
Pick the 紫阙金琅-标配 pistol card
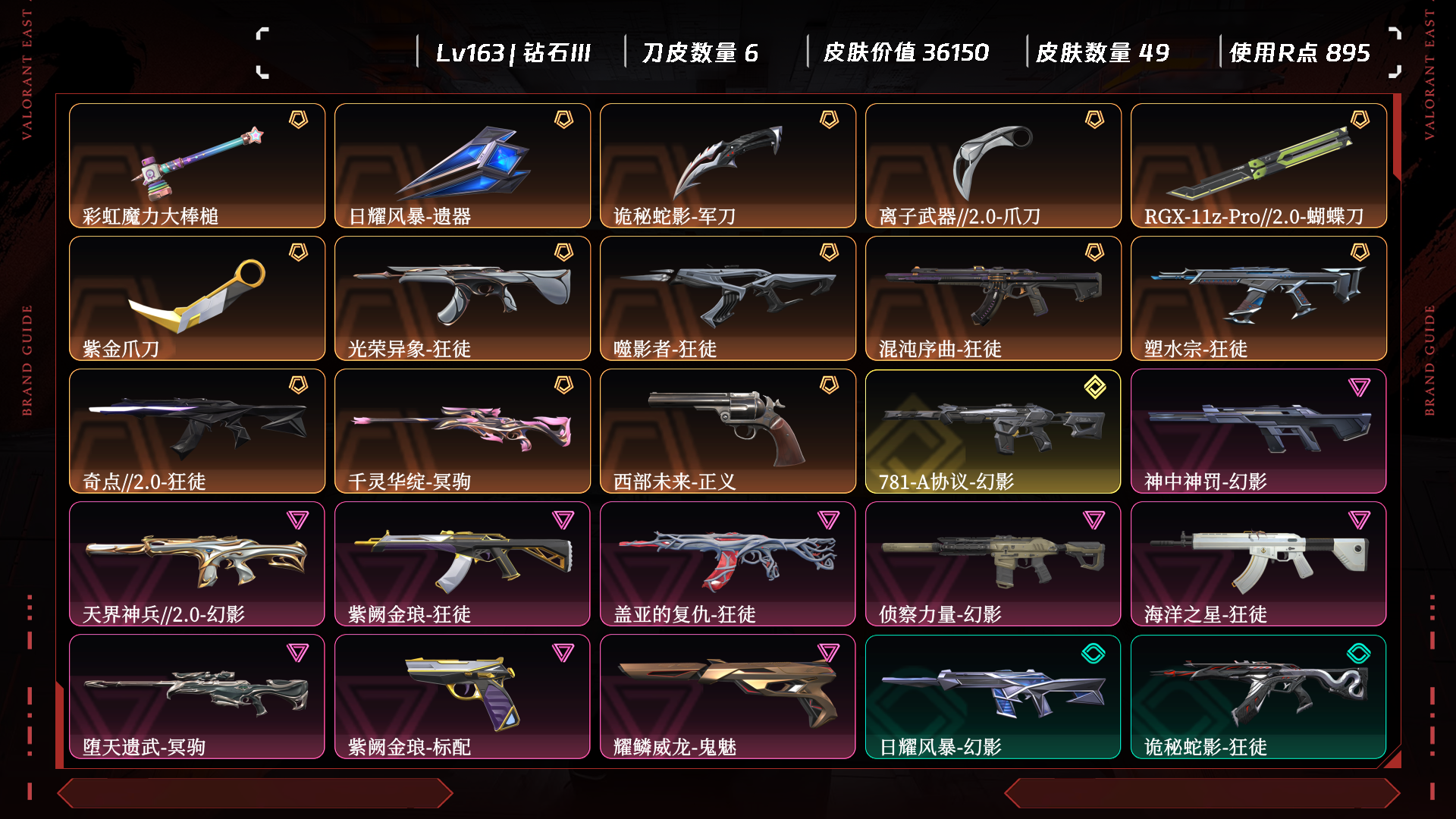[x=463, y=697]
